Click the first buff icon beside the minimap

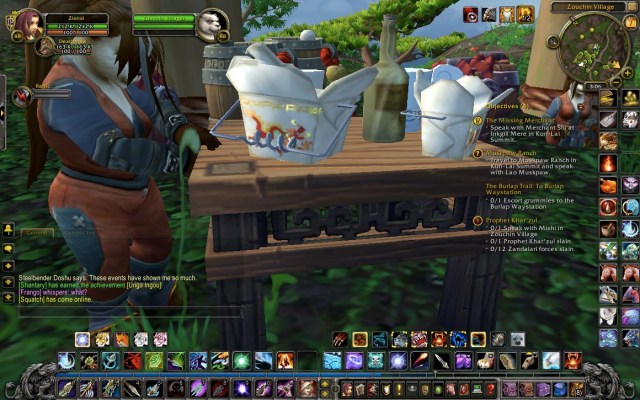point(469,14)
